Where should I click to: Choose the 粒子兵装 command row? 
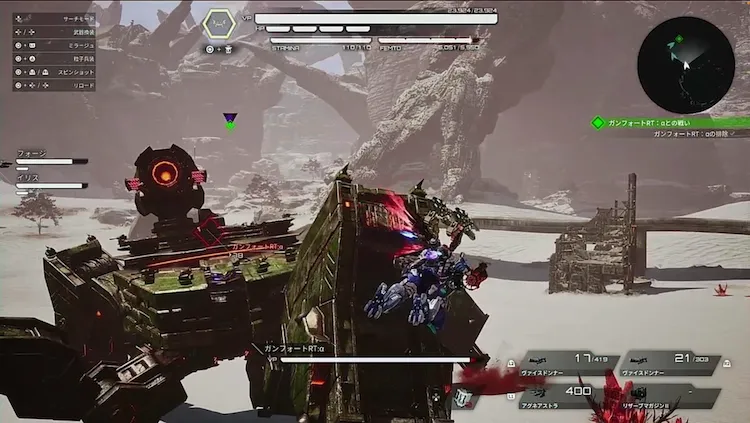click(x=54, y=59)
